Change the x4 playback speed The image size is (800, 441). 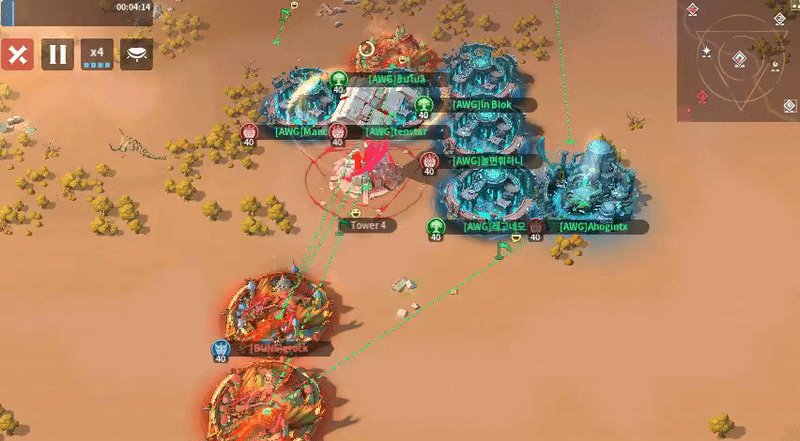point(97,54)
